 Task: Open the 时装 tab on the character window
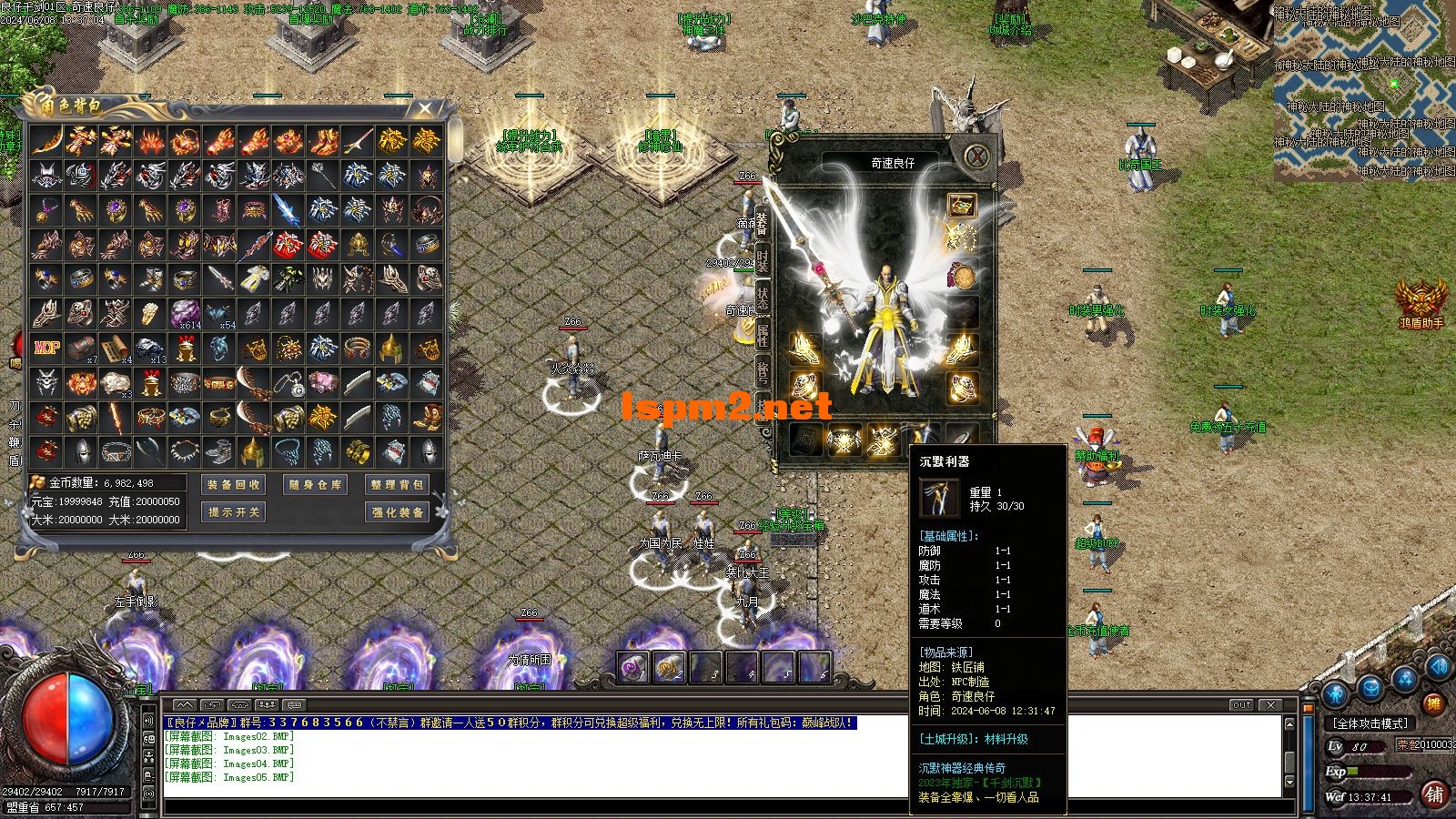pyautogui.click(x=763, y=258)
